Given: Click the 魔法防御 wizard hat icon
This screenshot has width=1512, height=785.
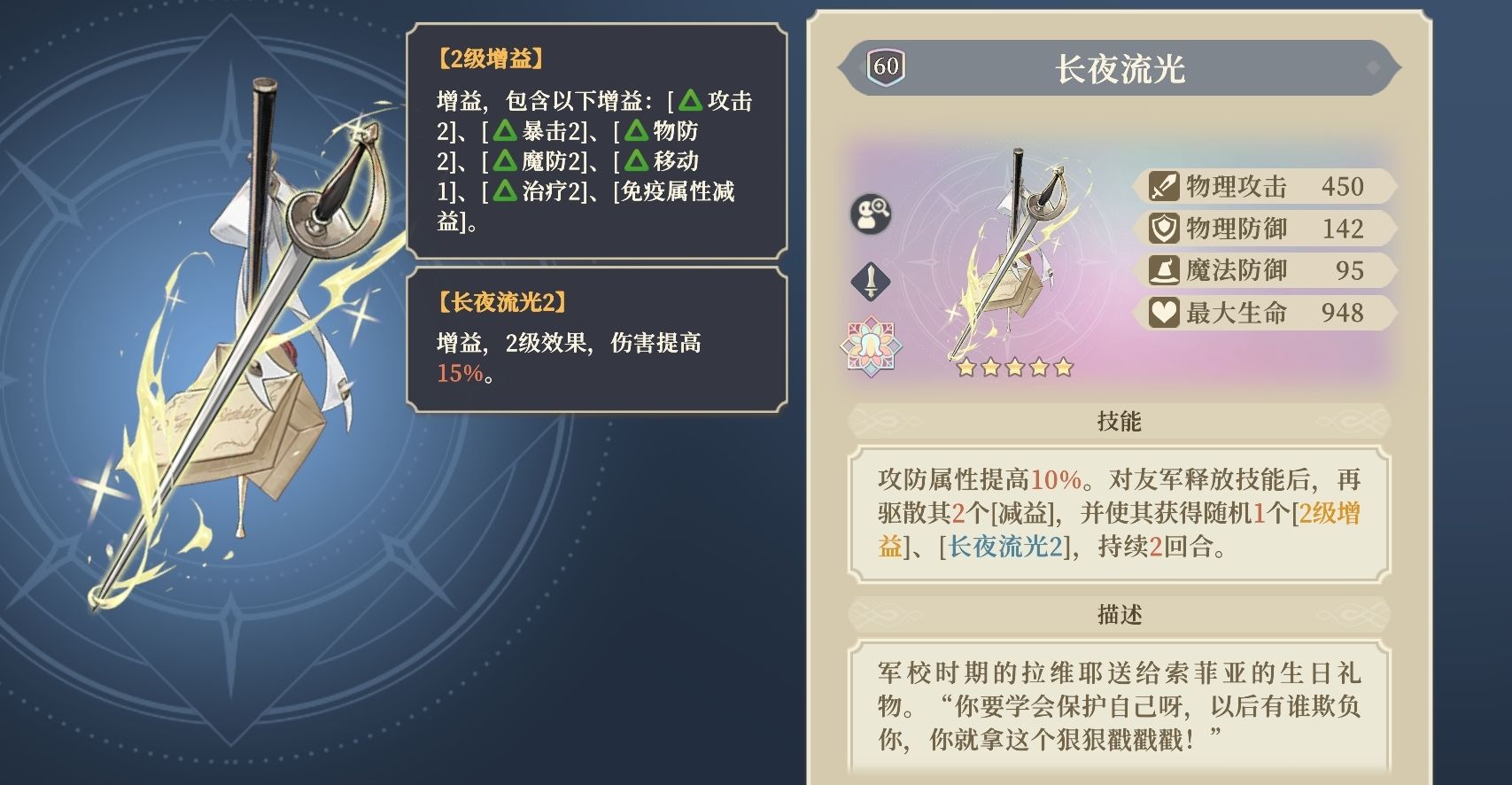Looking at the screenshot, I should pyautogui.click(x=1167, y=270).
